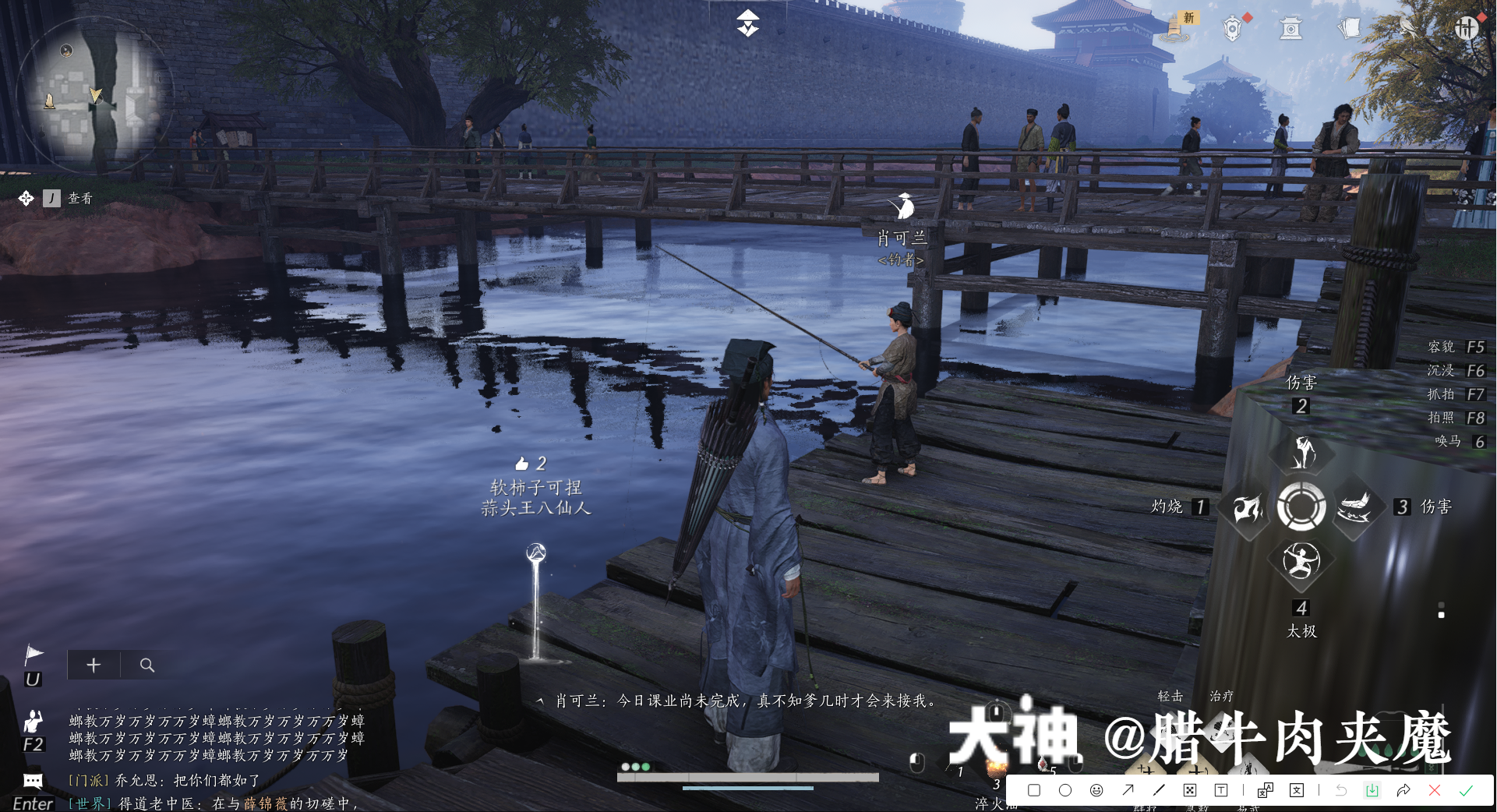1497x812 pixels.
Task: Like the 软柿子可捏 thumbs-up marker
Action: (x=521, y=464)
